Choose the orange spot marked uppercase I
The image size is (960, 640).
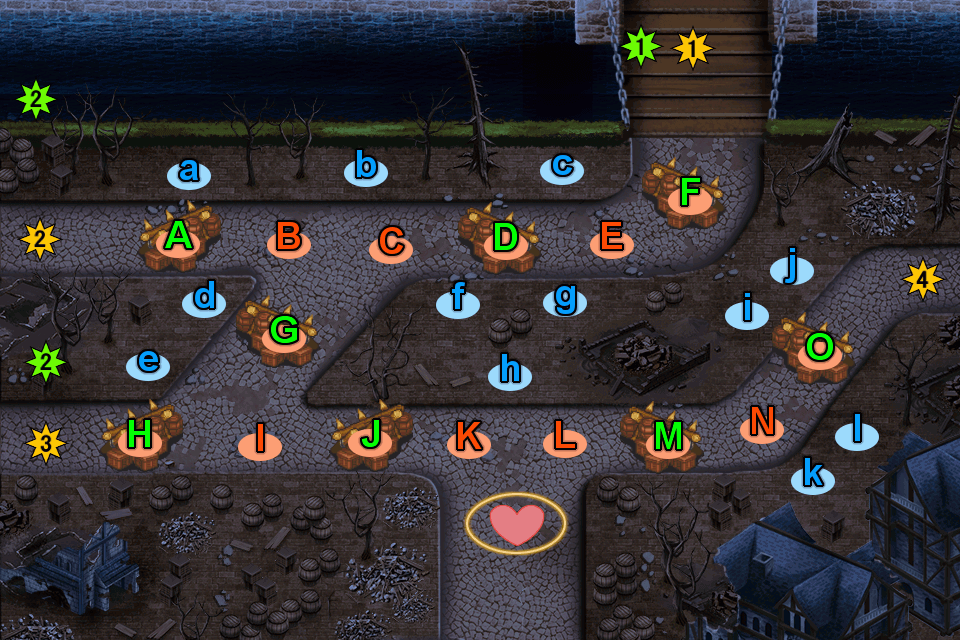click(260, 439)
